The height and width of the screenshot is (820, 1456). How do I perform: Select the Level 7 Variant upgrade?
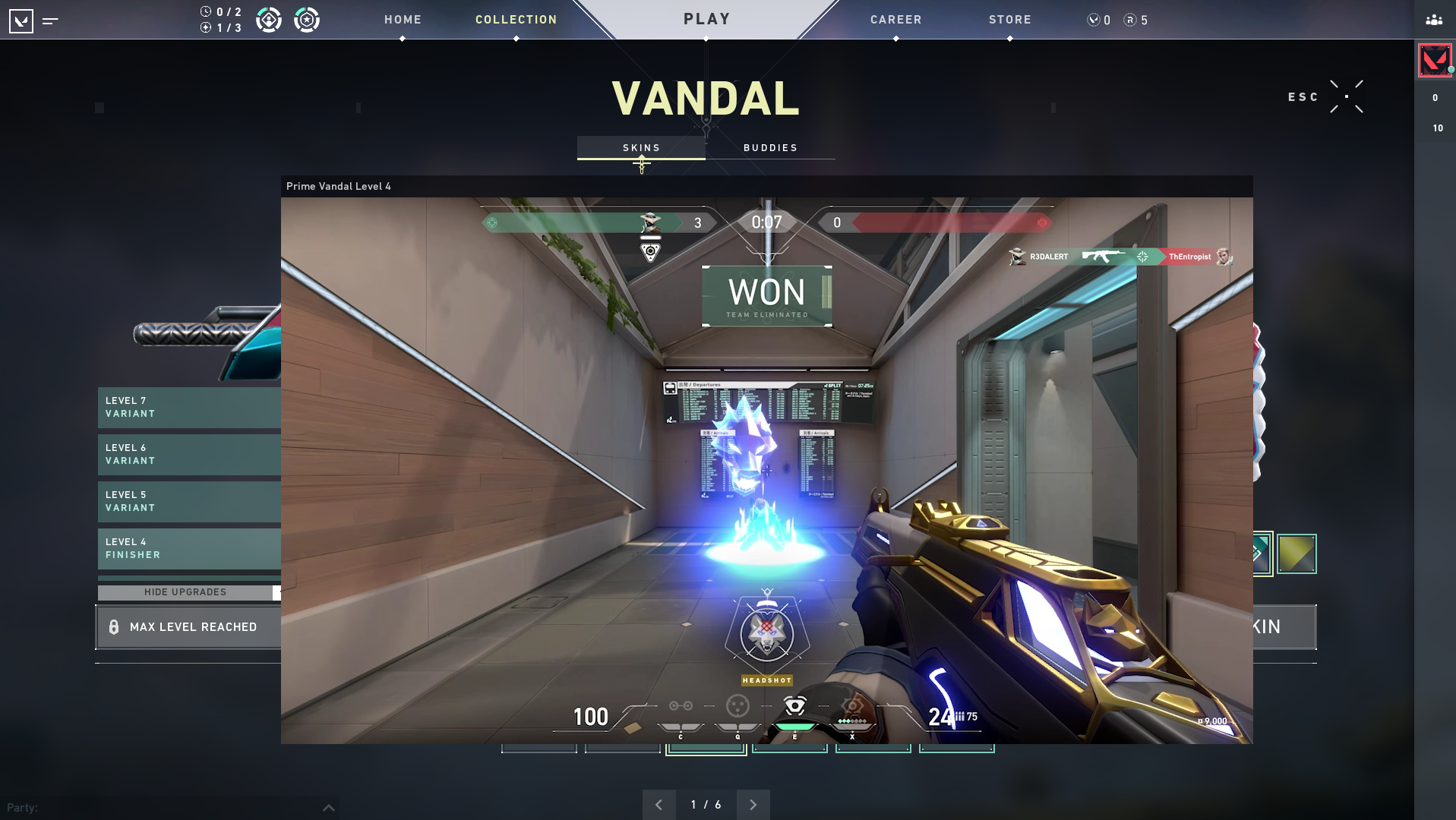coord(189,407)
